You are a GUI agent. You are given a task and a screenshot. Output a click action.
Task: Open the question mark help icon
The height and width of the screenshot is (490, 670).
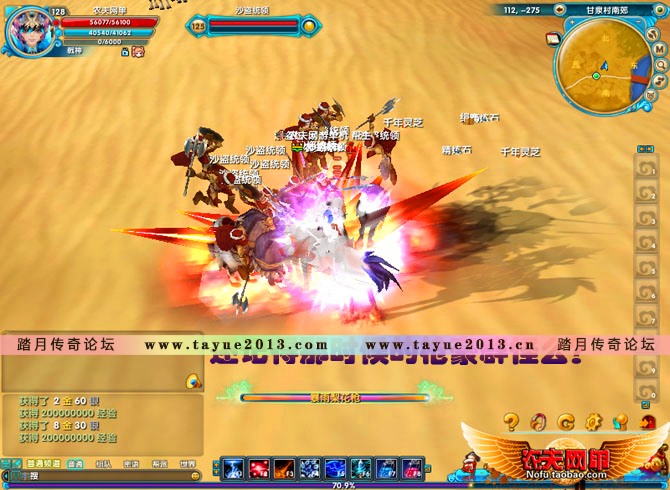511,421
